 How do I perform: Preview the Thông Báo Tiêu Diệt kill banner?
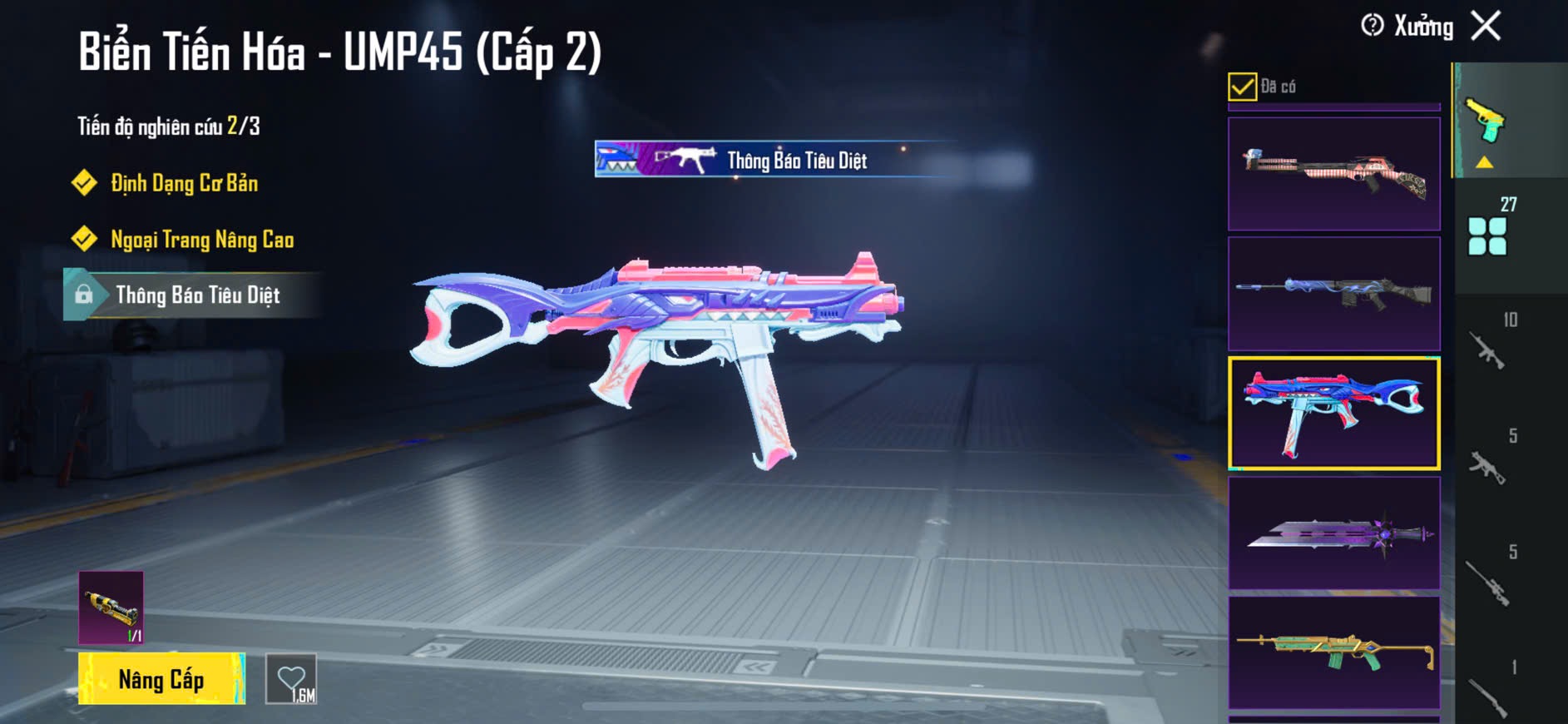pyautogui.click(x=774, y=160)
